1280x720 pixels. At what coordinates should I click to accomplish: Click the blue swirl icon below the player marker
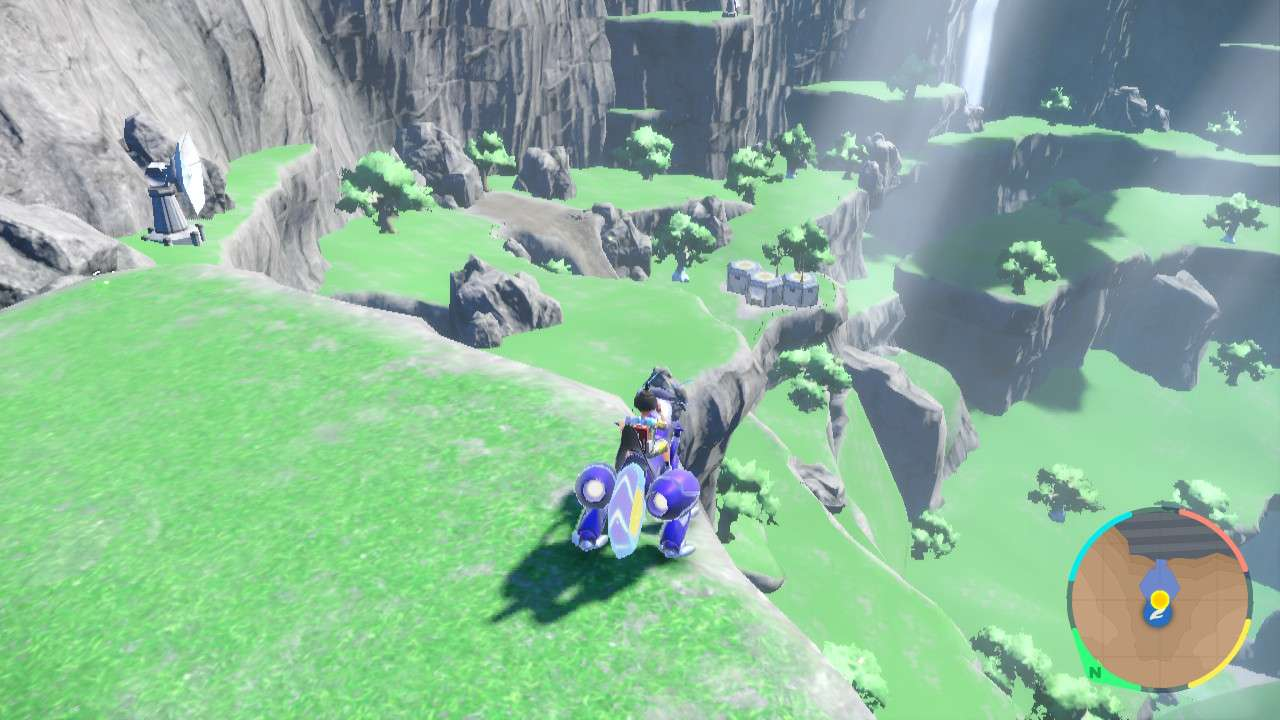[x=1157, y=616]
